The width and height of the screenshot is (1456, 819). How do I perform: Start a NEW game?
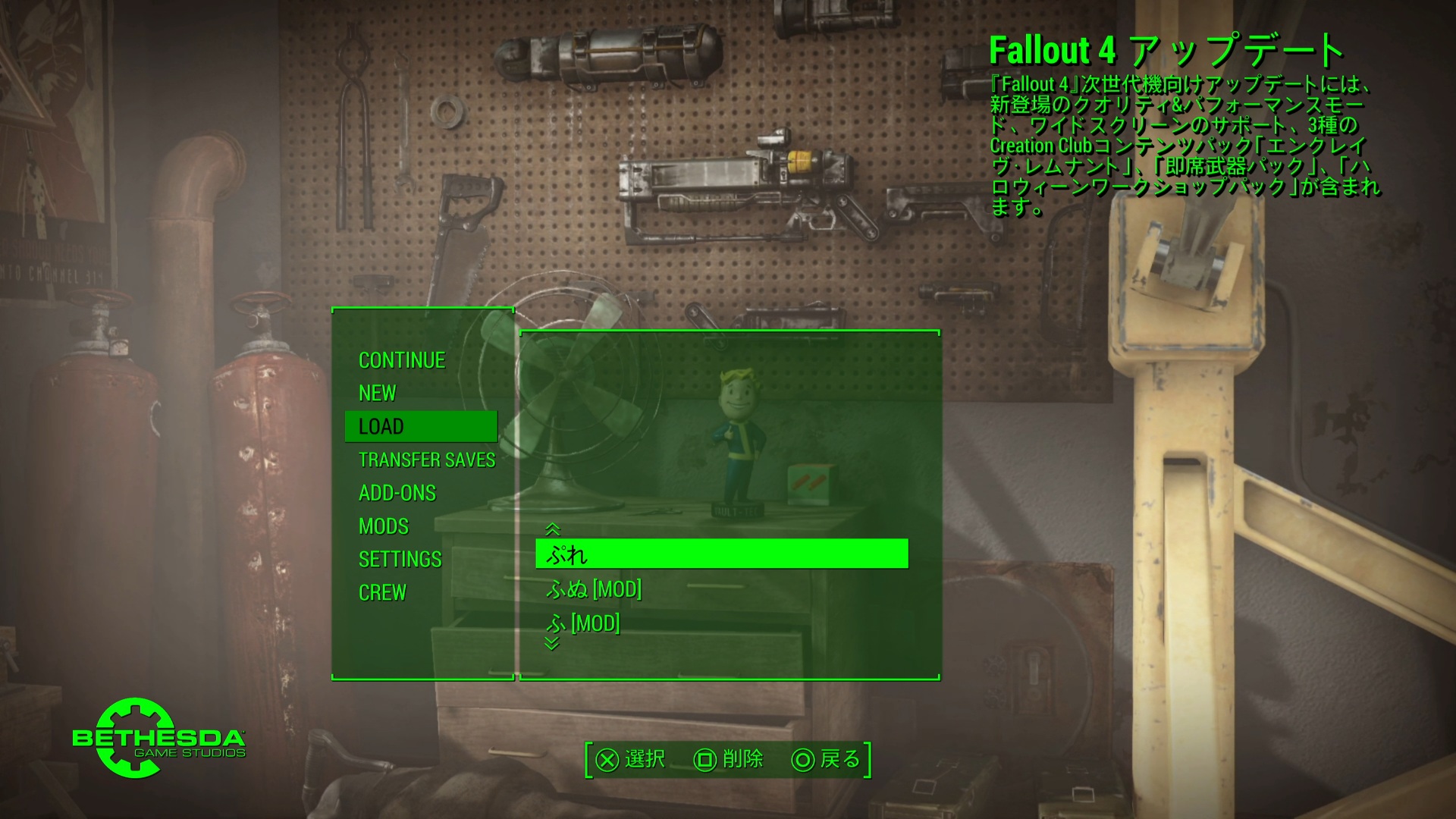378,393
